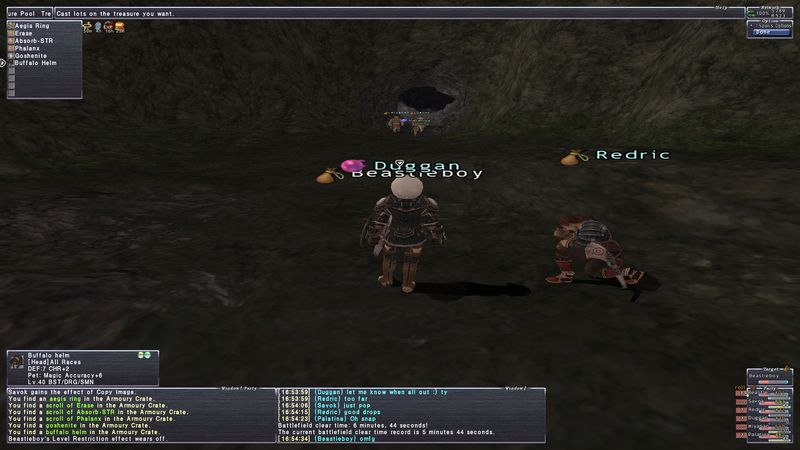The width and height of the screenshot is (800, 450).
Task: Pick the Phalanx scroll from treasure list
Action: click(28, 47)
